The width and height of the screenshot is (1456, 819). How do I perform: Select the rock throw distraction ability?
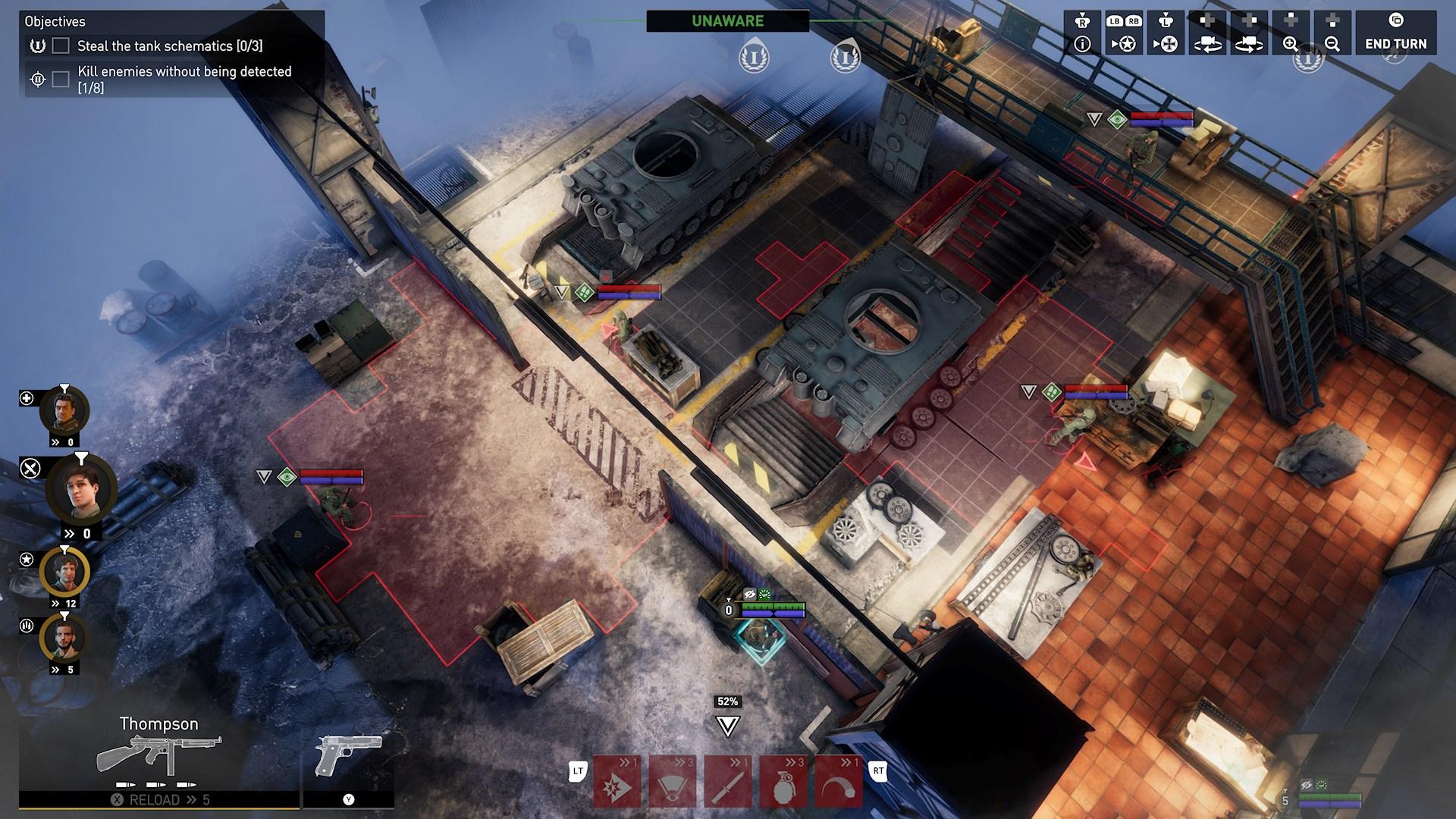pyautogui.click(x=840, y=781)
